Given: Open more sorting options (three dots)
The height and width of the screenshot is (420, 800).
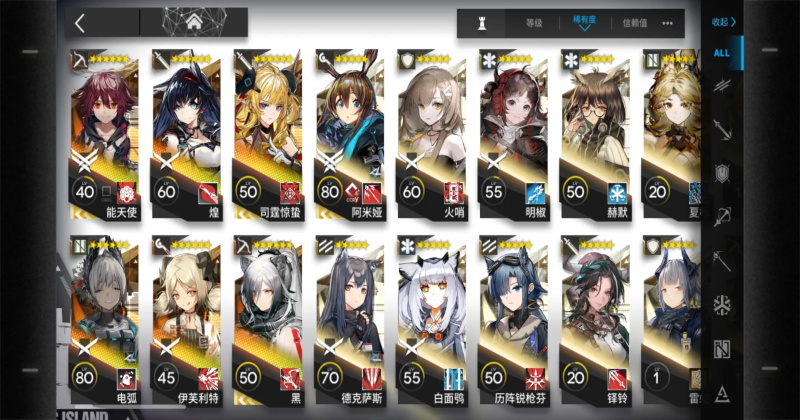Looking at the screenshot, I should tap(667, 23).
